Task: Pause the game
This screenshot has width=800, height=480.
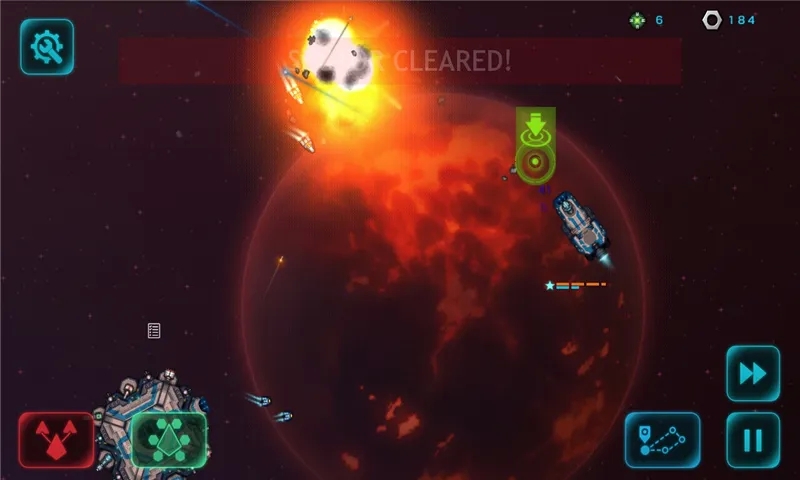Action: [x=752, y=439]
